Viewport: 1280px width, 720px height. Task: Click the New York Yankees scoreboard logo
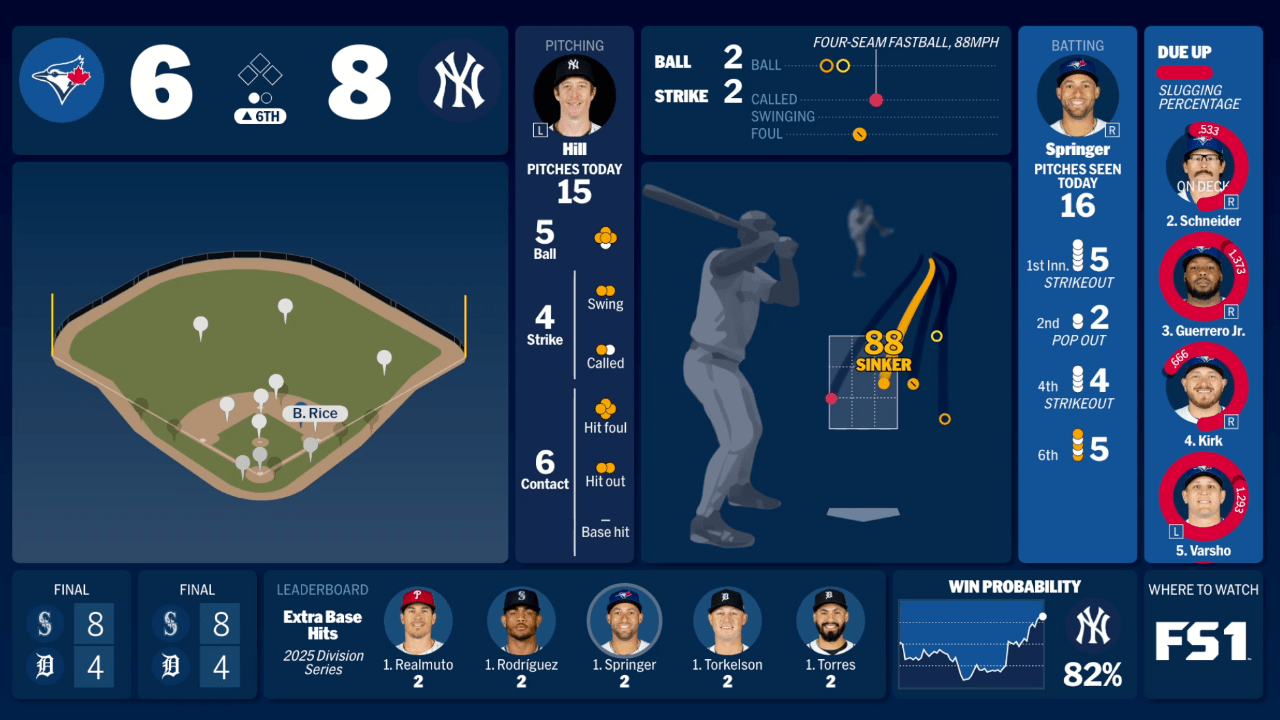coord(458,80)
